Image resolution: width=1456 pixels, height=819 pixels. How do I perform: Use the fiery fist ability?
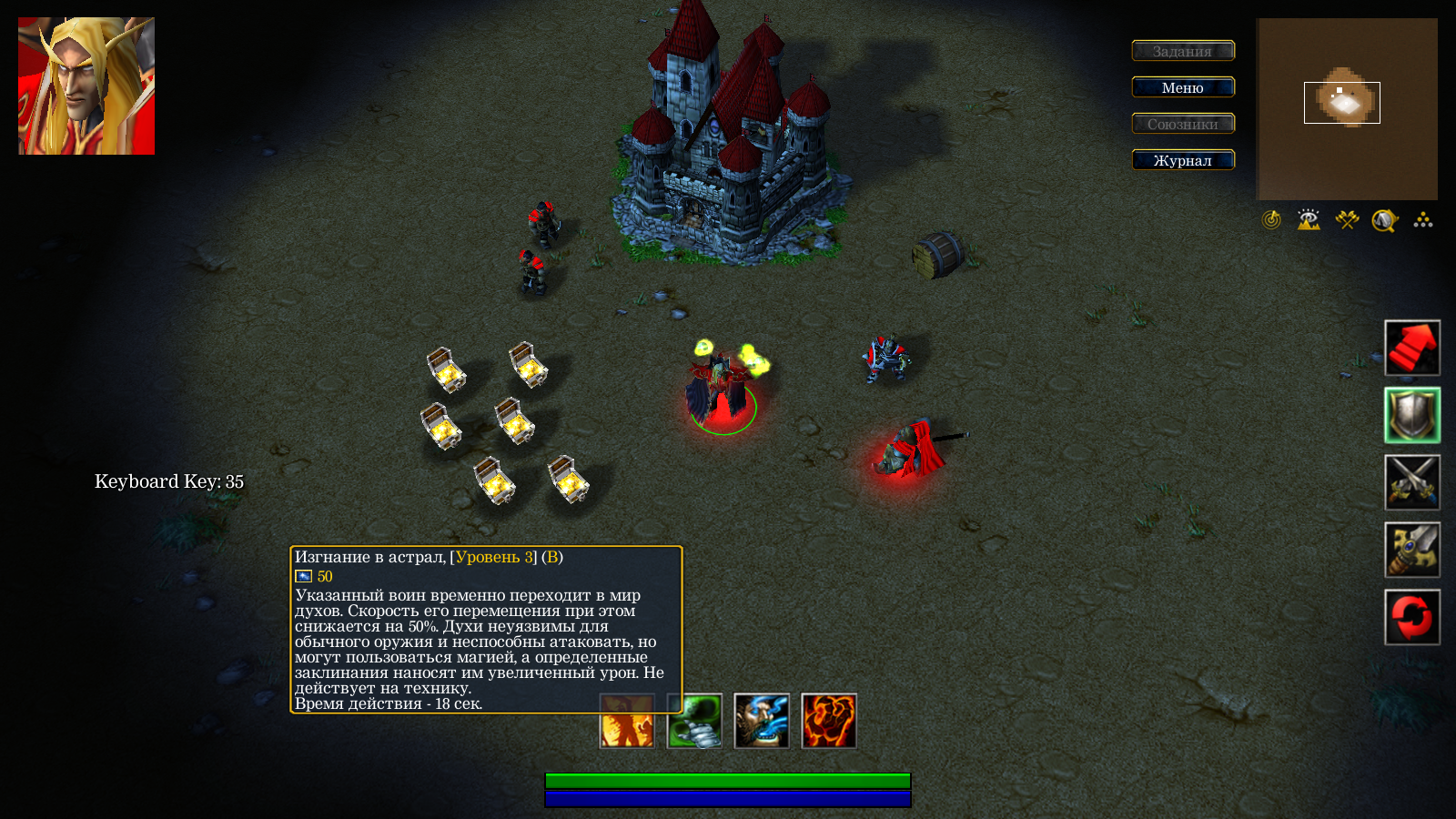[x=829, y=721]
